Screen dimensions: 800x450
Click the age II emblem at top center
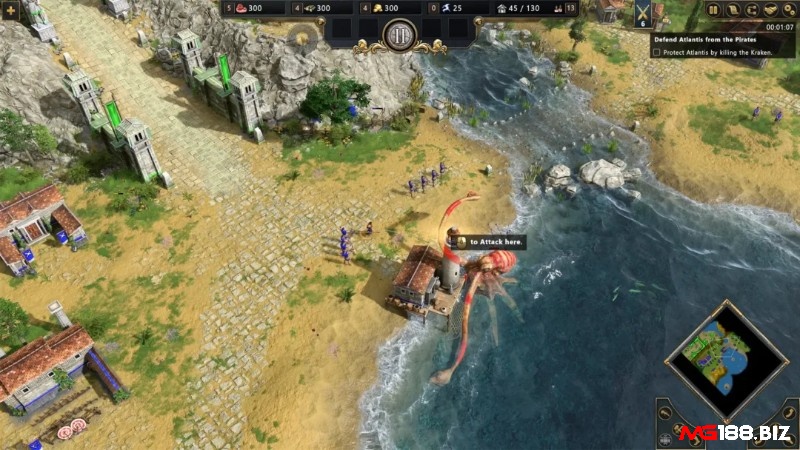[x=400, y=35]
